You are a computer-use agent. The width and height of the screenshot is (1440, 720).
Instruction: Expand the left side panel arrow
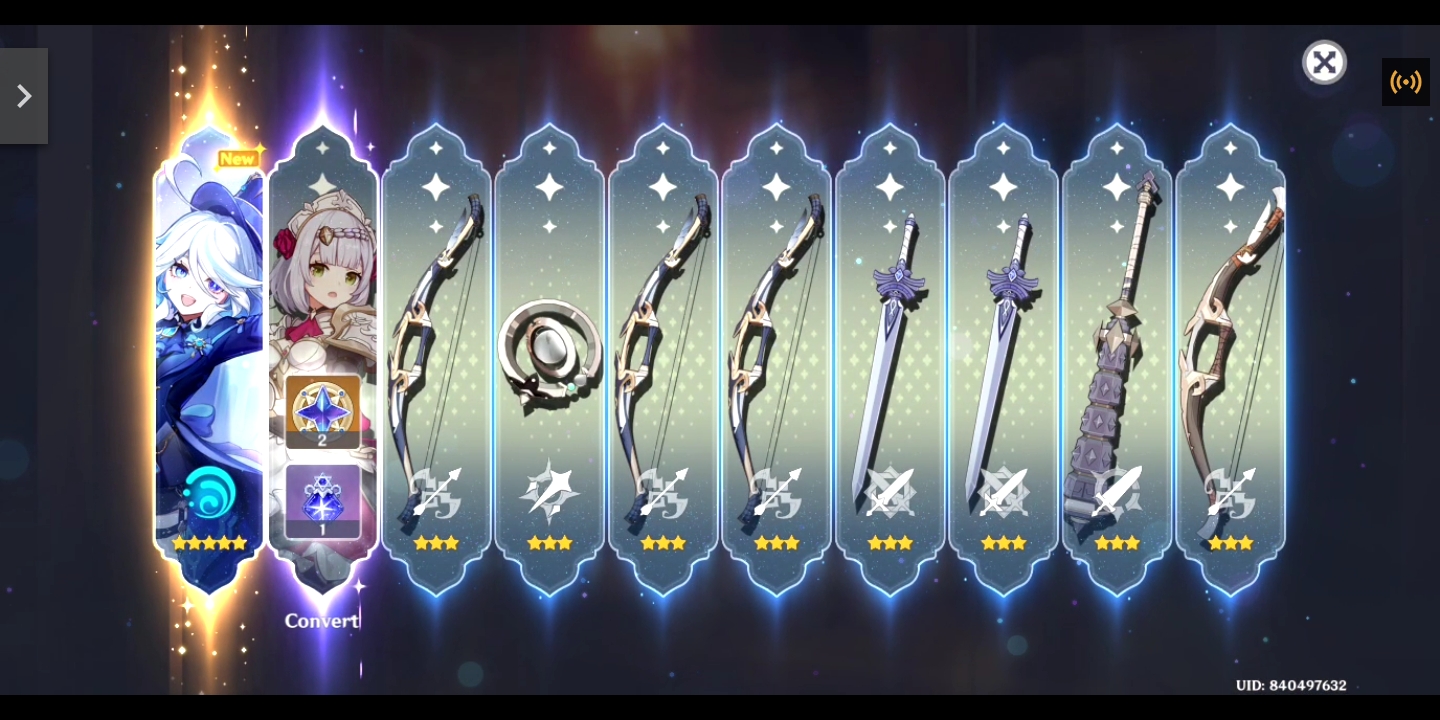[x=23, y=95]
